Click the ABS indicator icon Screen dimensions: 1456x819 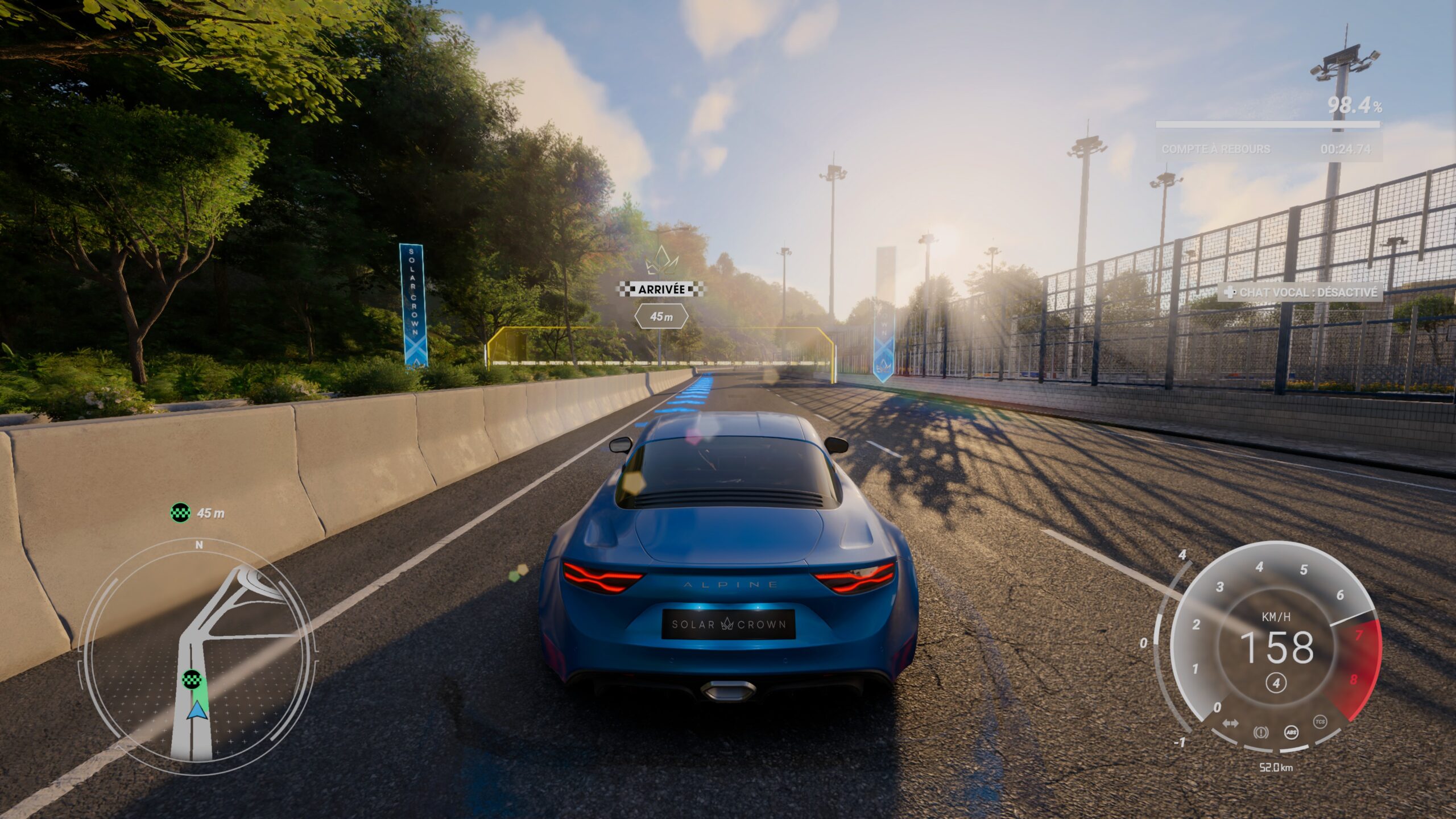(1292, 732)
